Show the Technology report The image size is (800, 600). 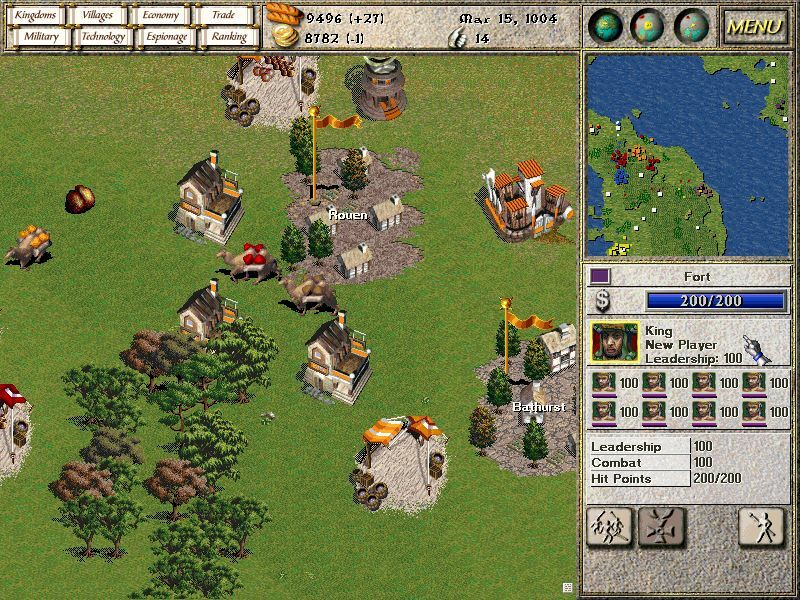click(103, 37)
